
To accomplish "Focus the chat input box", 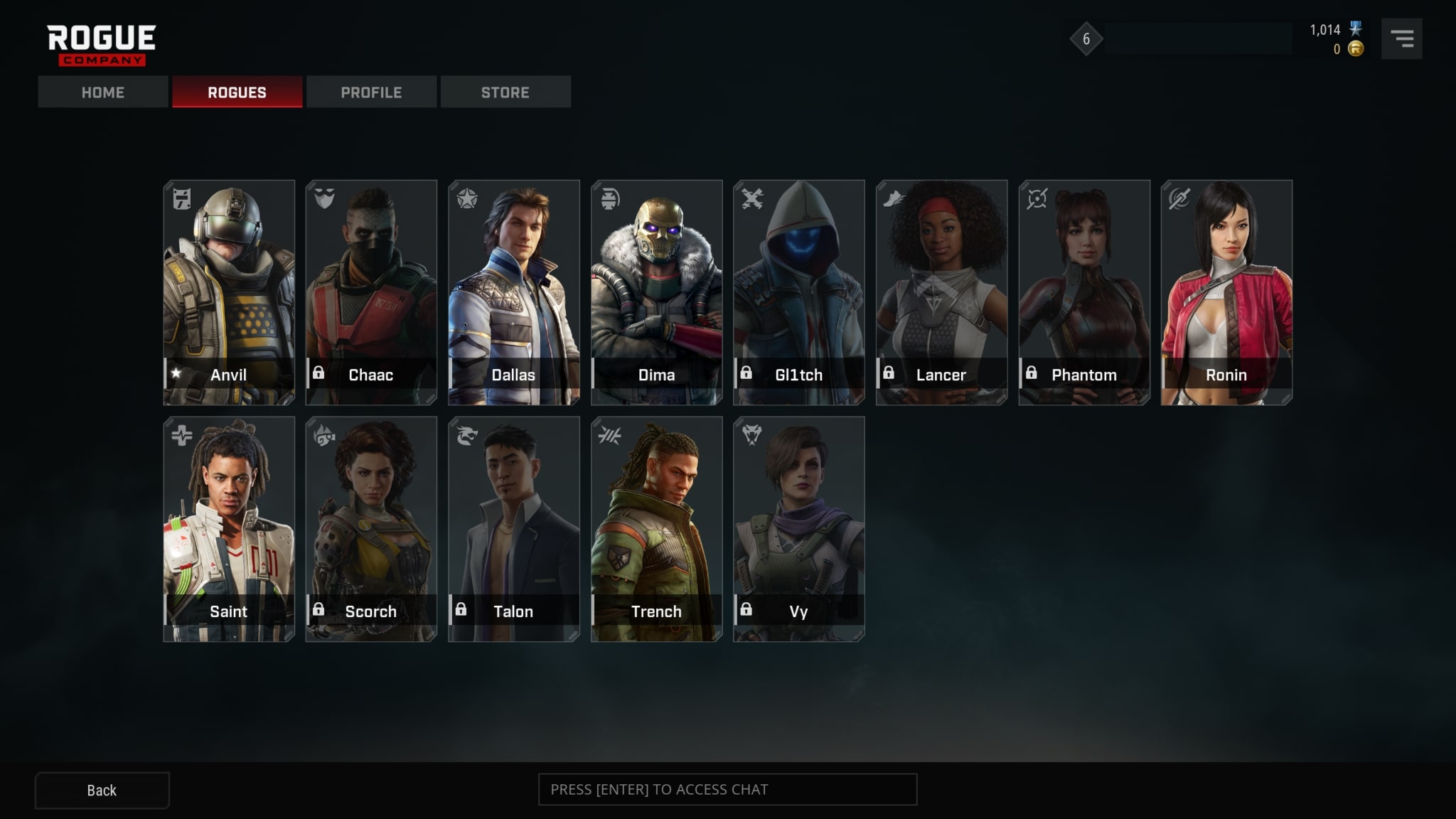I will [x=727, y=790].
